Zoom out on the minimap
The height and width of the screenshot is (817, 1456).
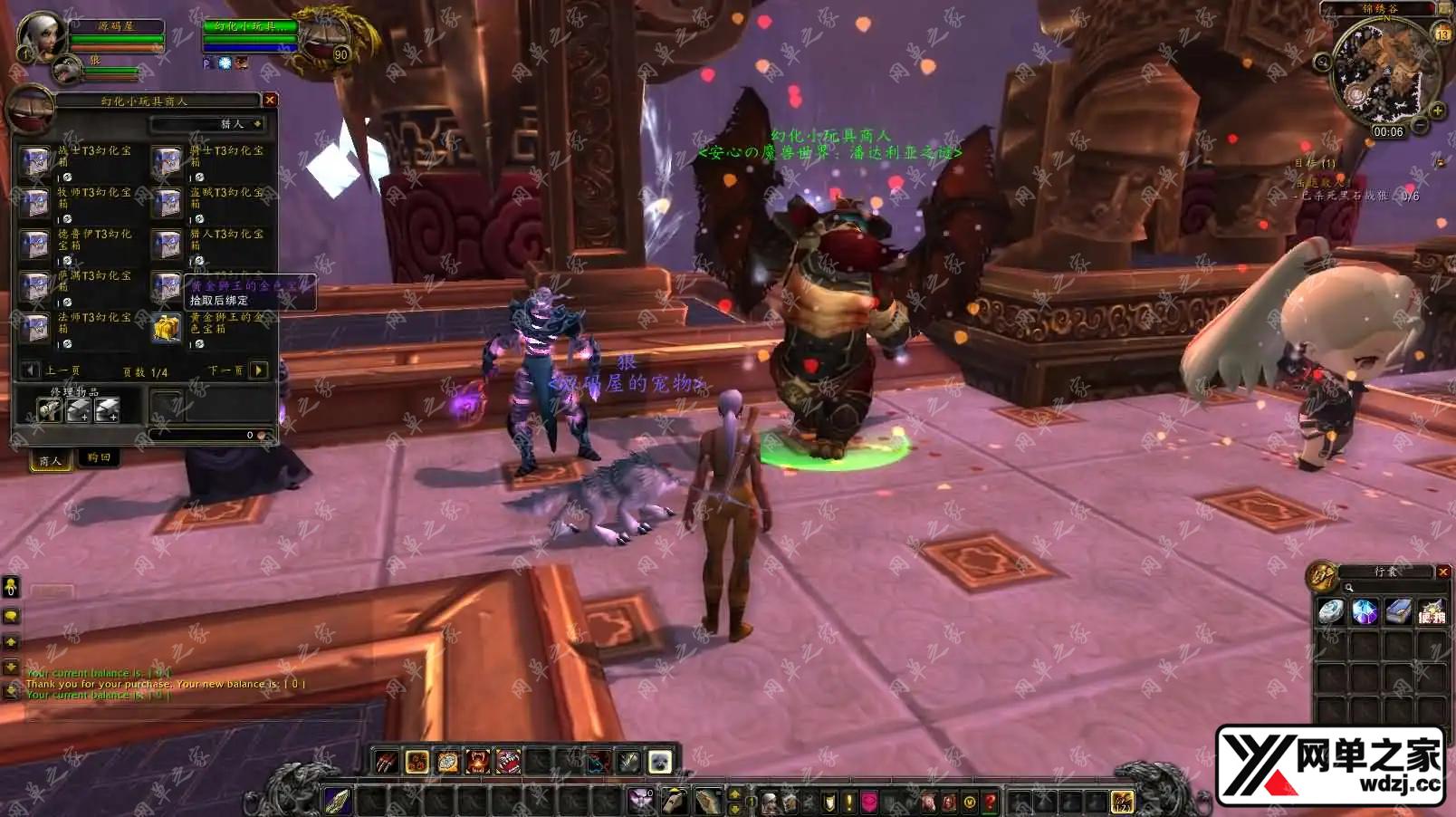pos(1421,125)
